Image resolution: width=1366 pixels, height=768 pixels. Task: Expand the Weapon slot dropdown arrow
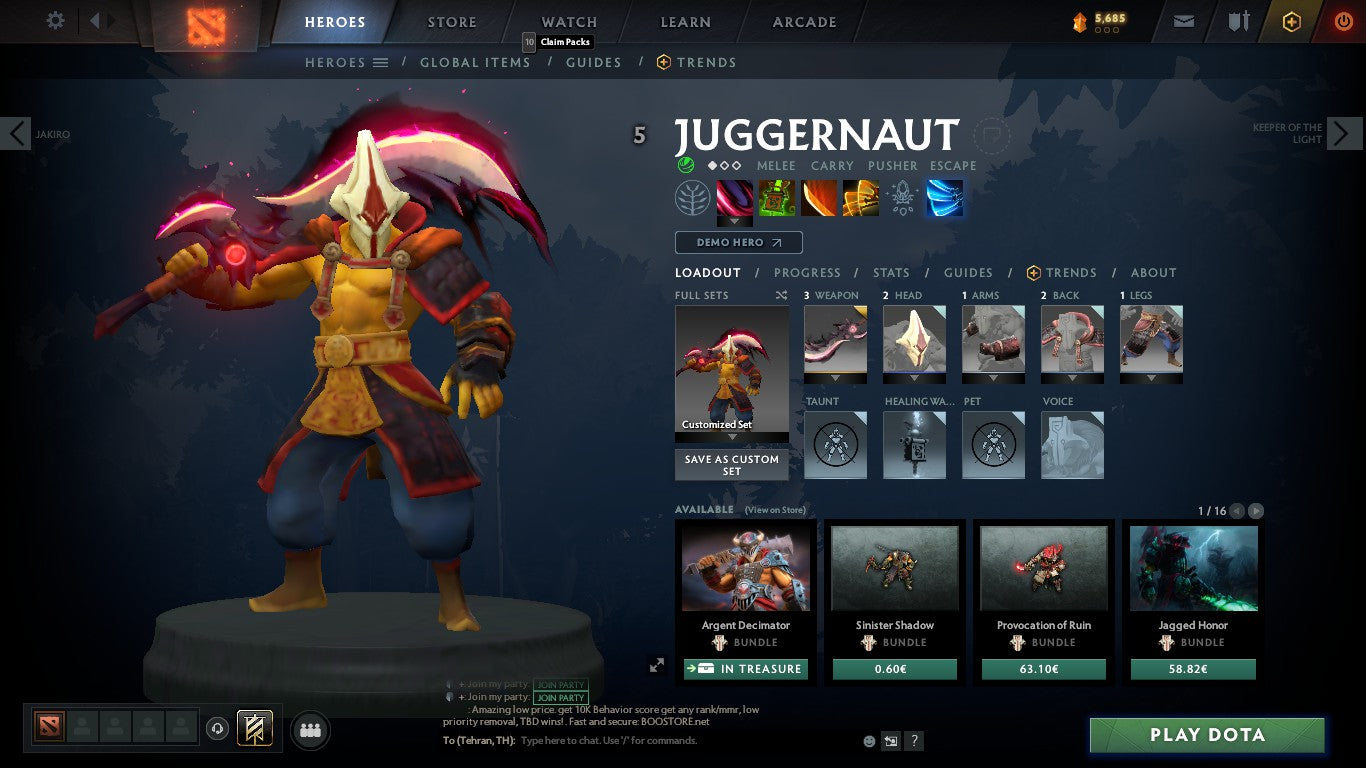tap(835, 376)
